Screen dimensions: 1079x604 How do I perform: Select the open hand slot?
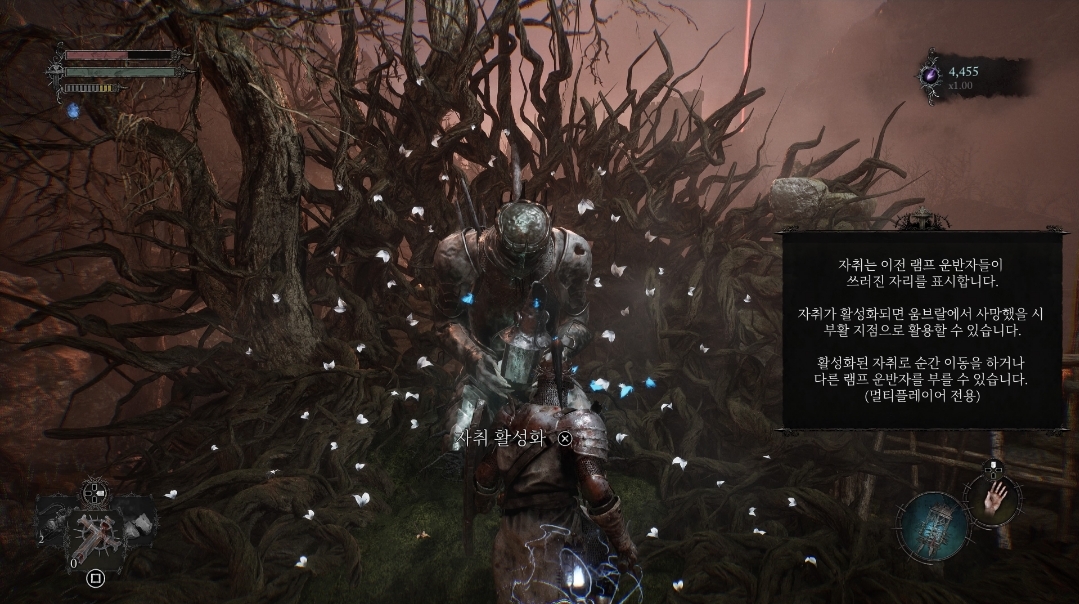(992, 495)
